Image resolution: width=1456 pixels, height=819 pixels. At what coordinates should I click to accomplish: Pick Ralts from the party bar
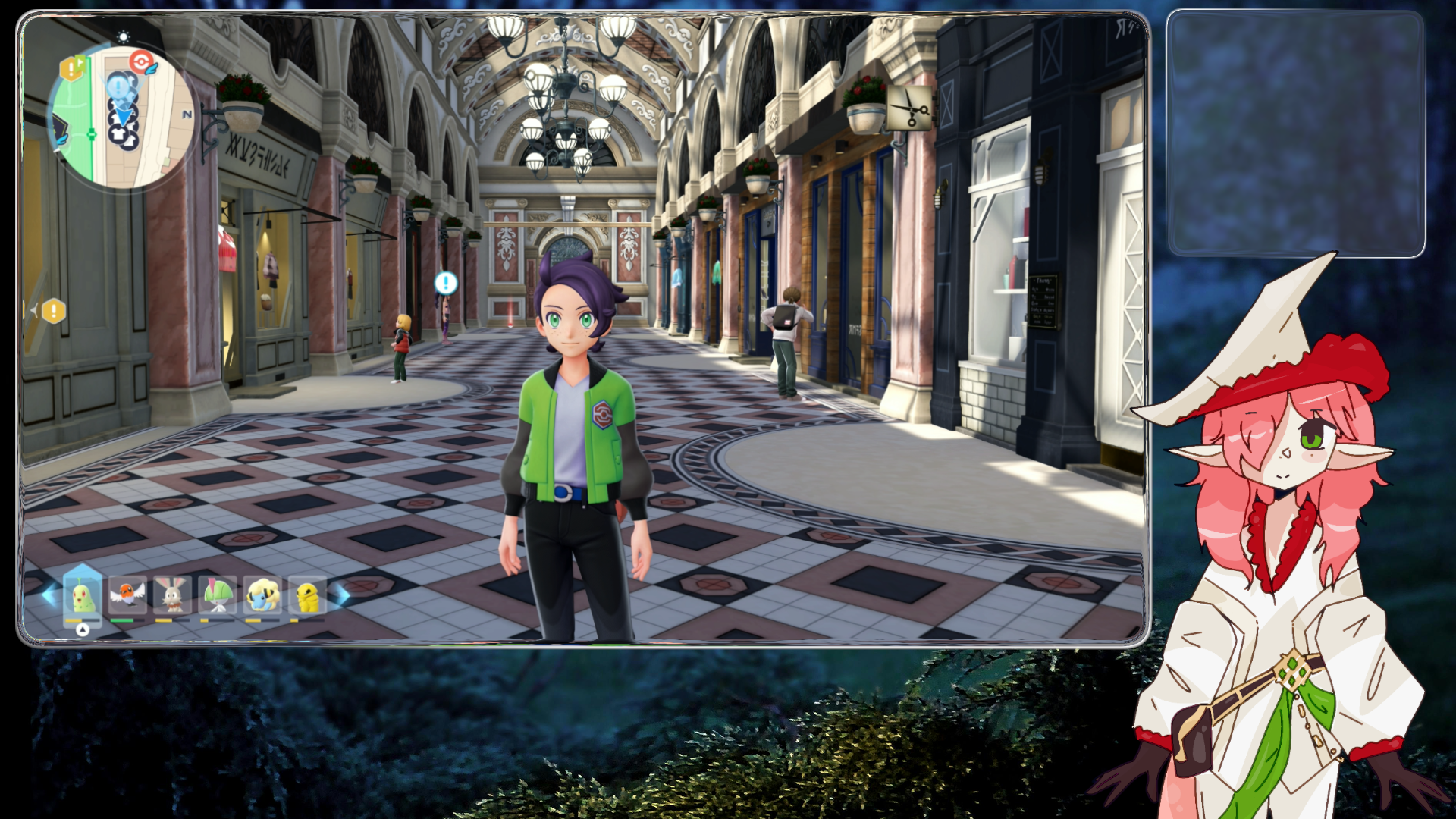coord(218,595)
